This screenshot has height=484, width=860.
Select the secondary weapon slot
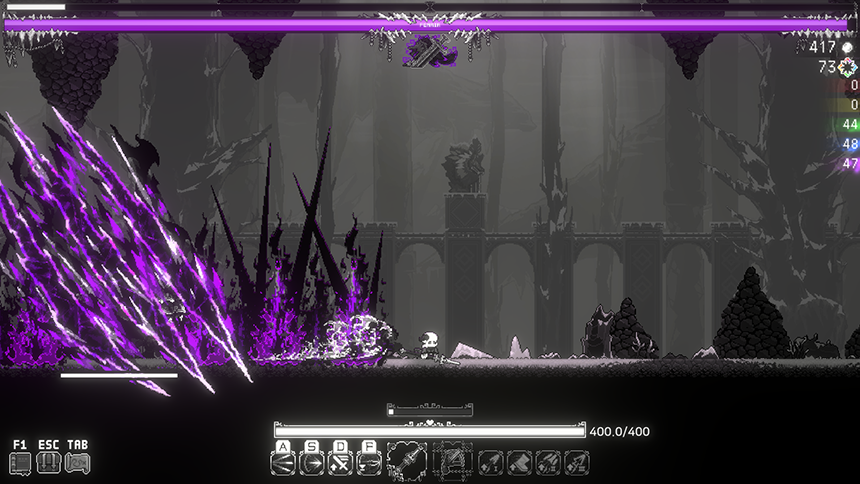click(x=452, y=461)
